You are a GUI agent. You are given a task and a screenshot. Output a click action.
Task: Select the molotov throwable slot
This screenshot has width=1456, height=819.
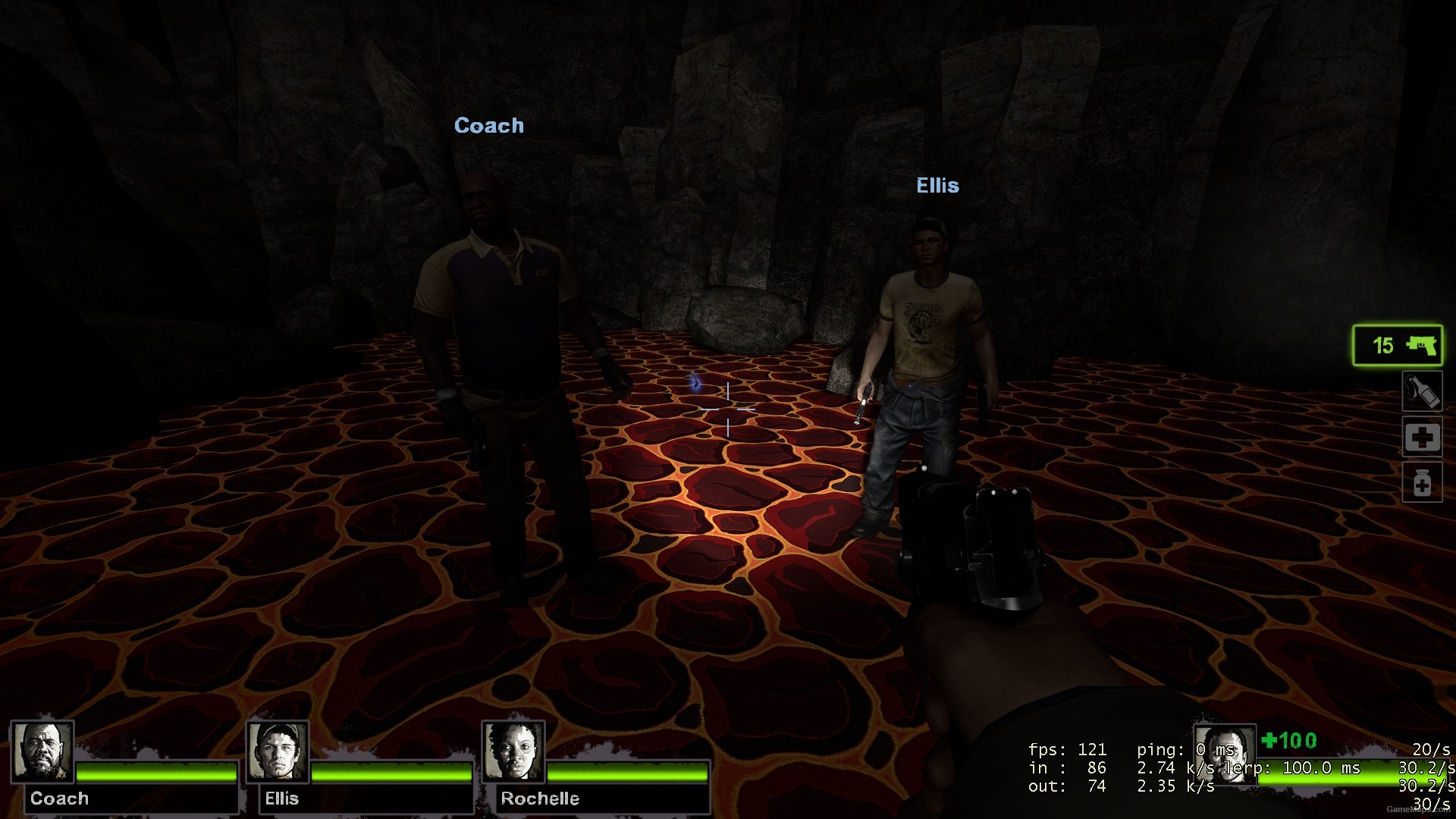(x=1421, y=393)
